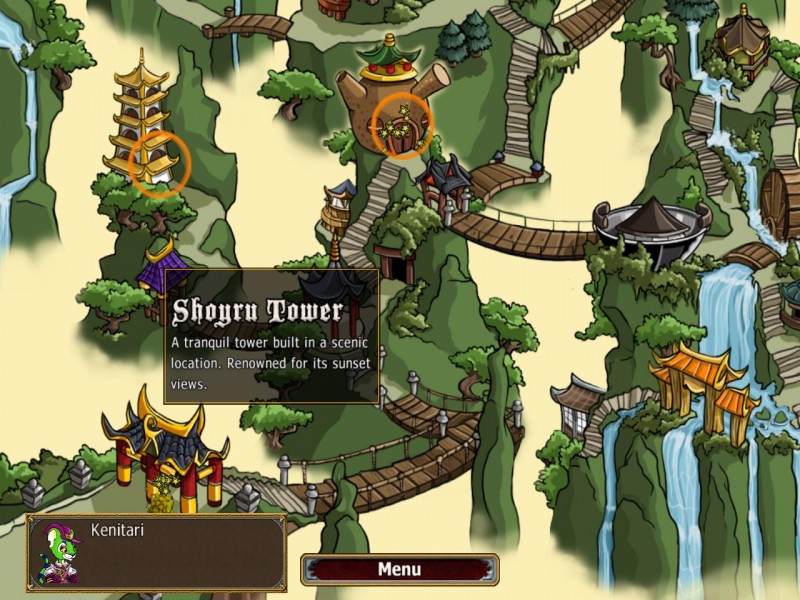The image size is (800, 600).
Task: Select the circled Shoyru Tower pagoda marker
Action: [160, 163]
